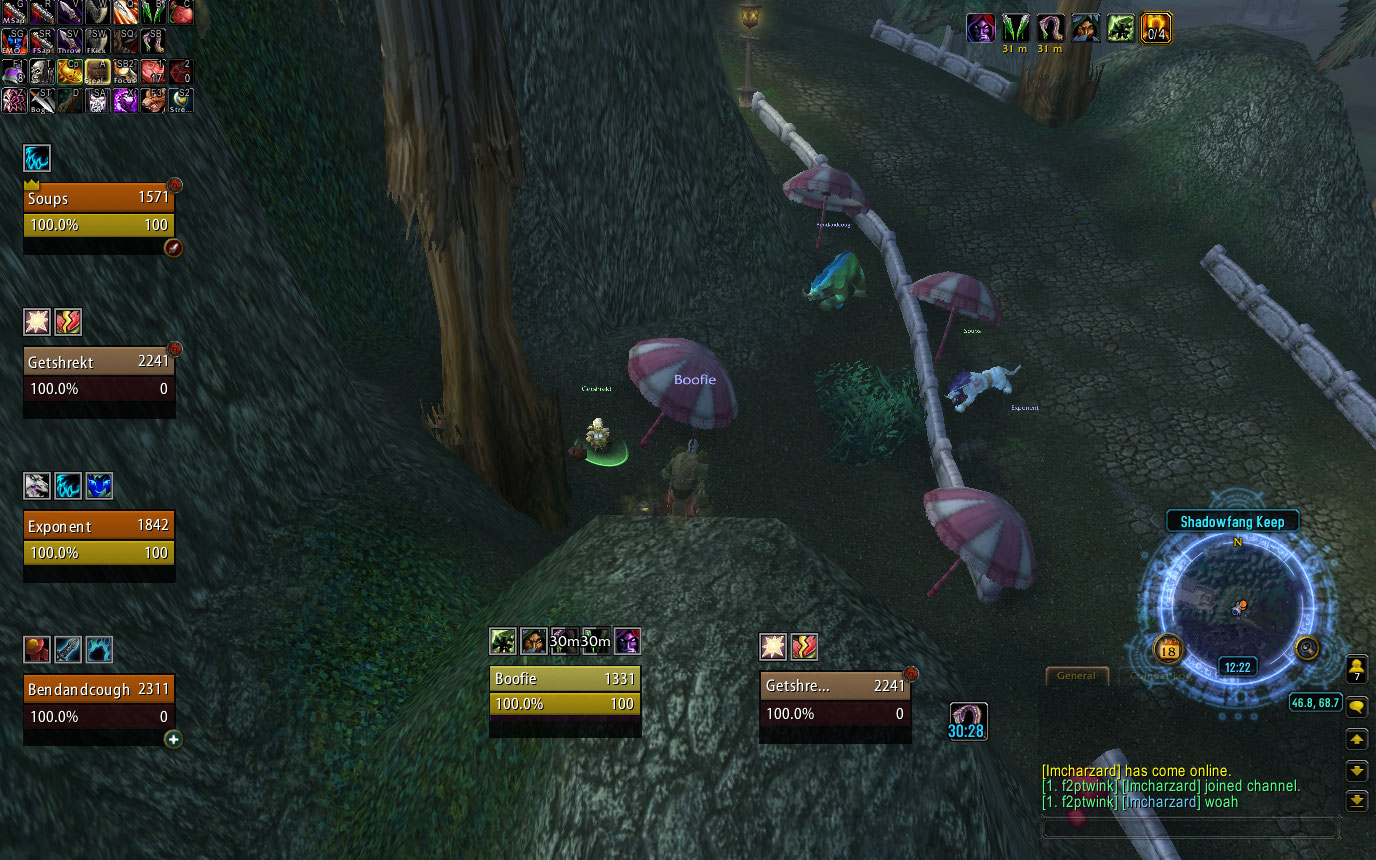The height and width of the screenshot is (860, 1376).
Task: Open the chat menu speech bubble
Action: pos(1357,707)
